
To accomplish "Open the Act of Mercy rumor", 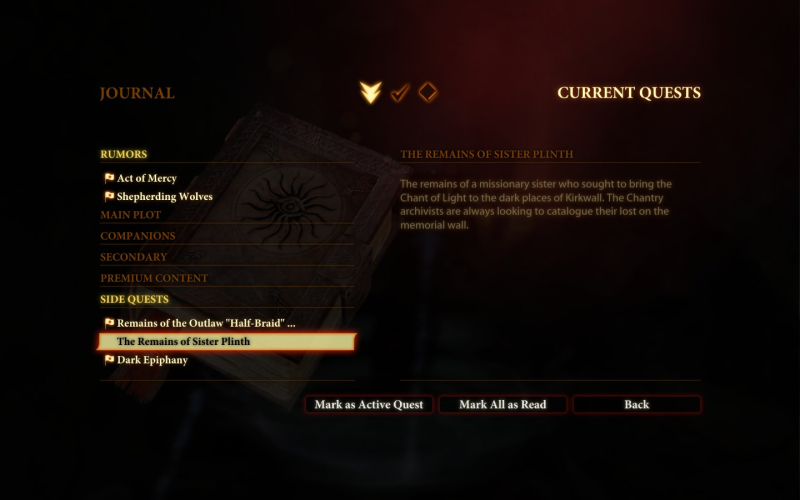I will coord(146,178).
